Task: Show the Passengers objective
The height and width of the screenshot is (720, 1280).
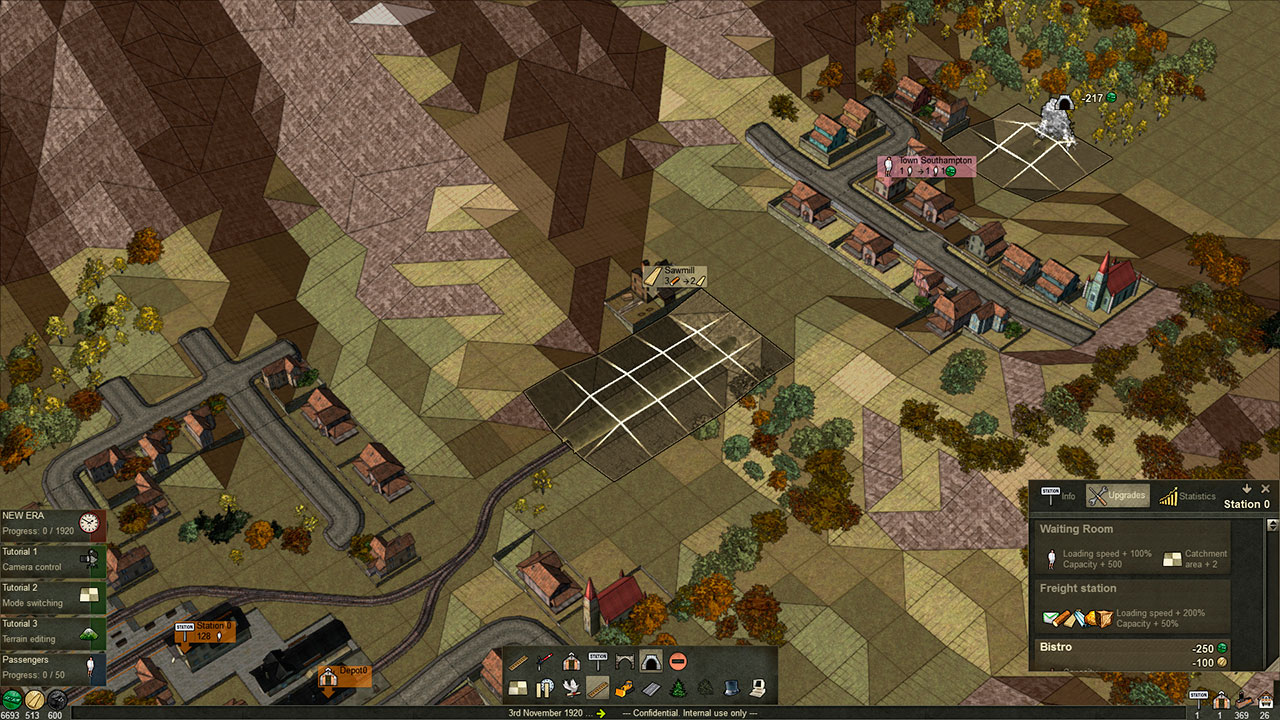Action: pos(52,667)
